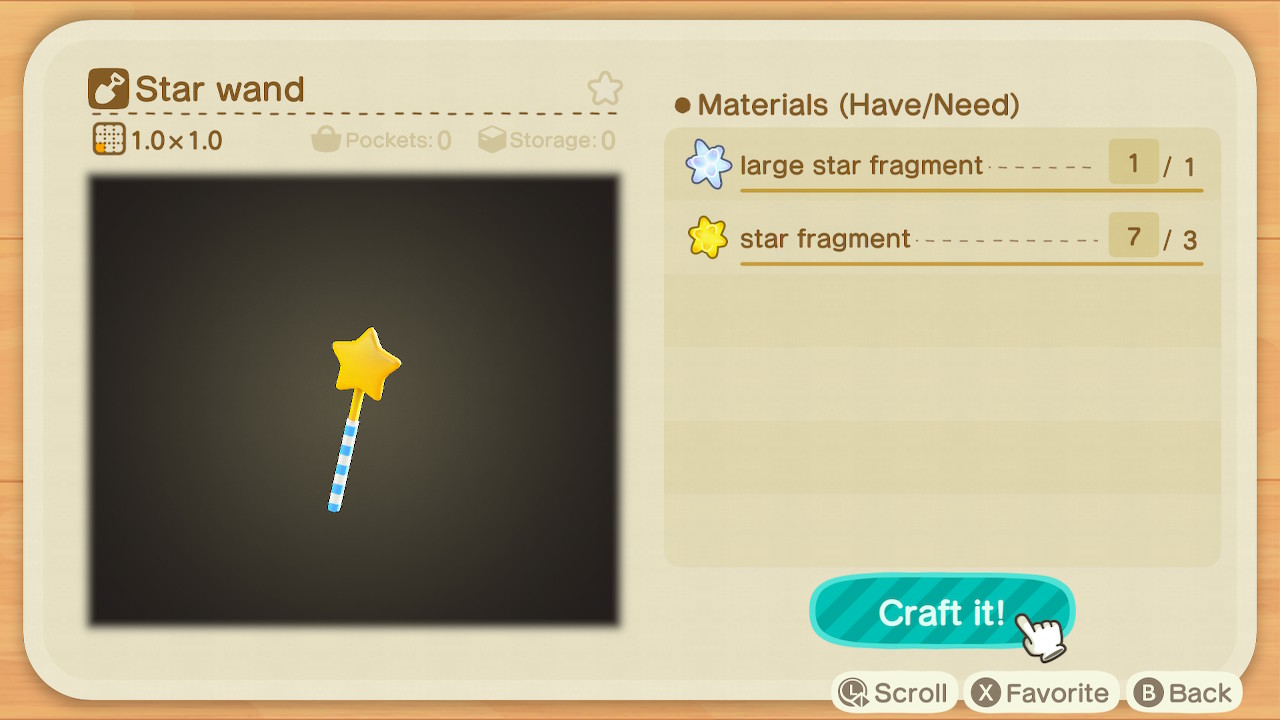Toggle the favorite star for Star wand

pyautogui.click(x=604, y=88)
